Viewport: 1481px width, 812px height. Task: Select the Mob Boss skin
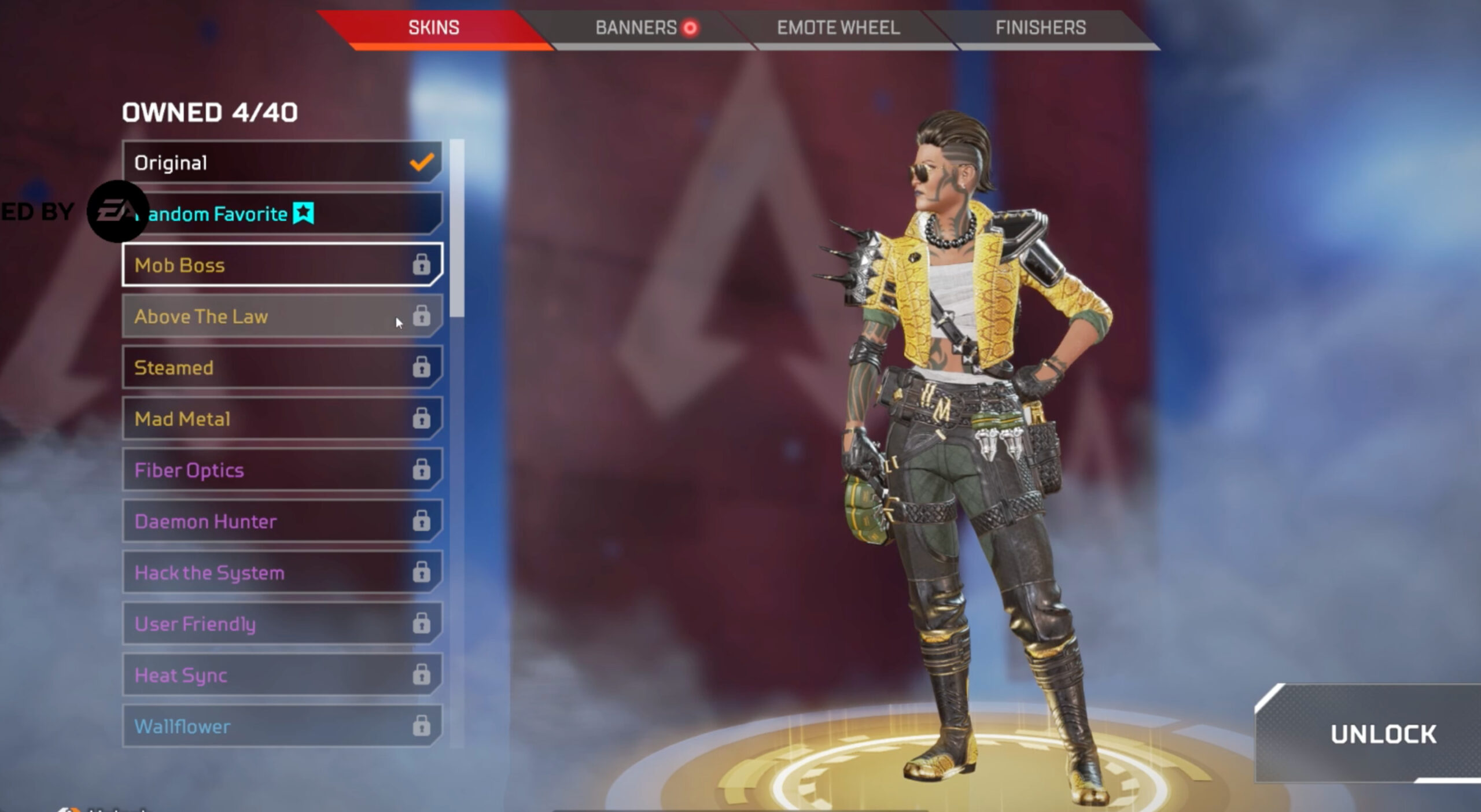pos(282,265)
